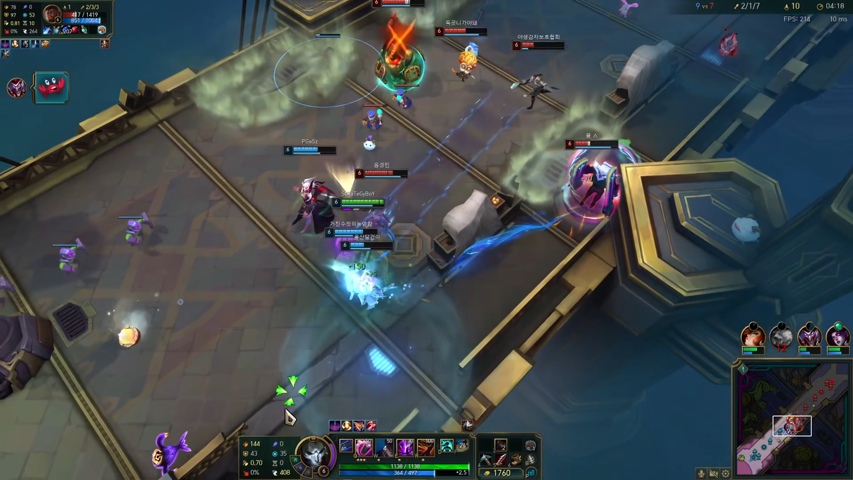Screen dimensions: 853x480
Task: Toggle the camera lock button near minimap
Action: (x=714, y=474)
